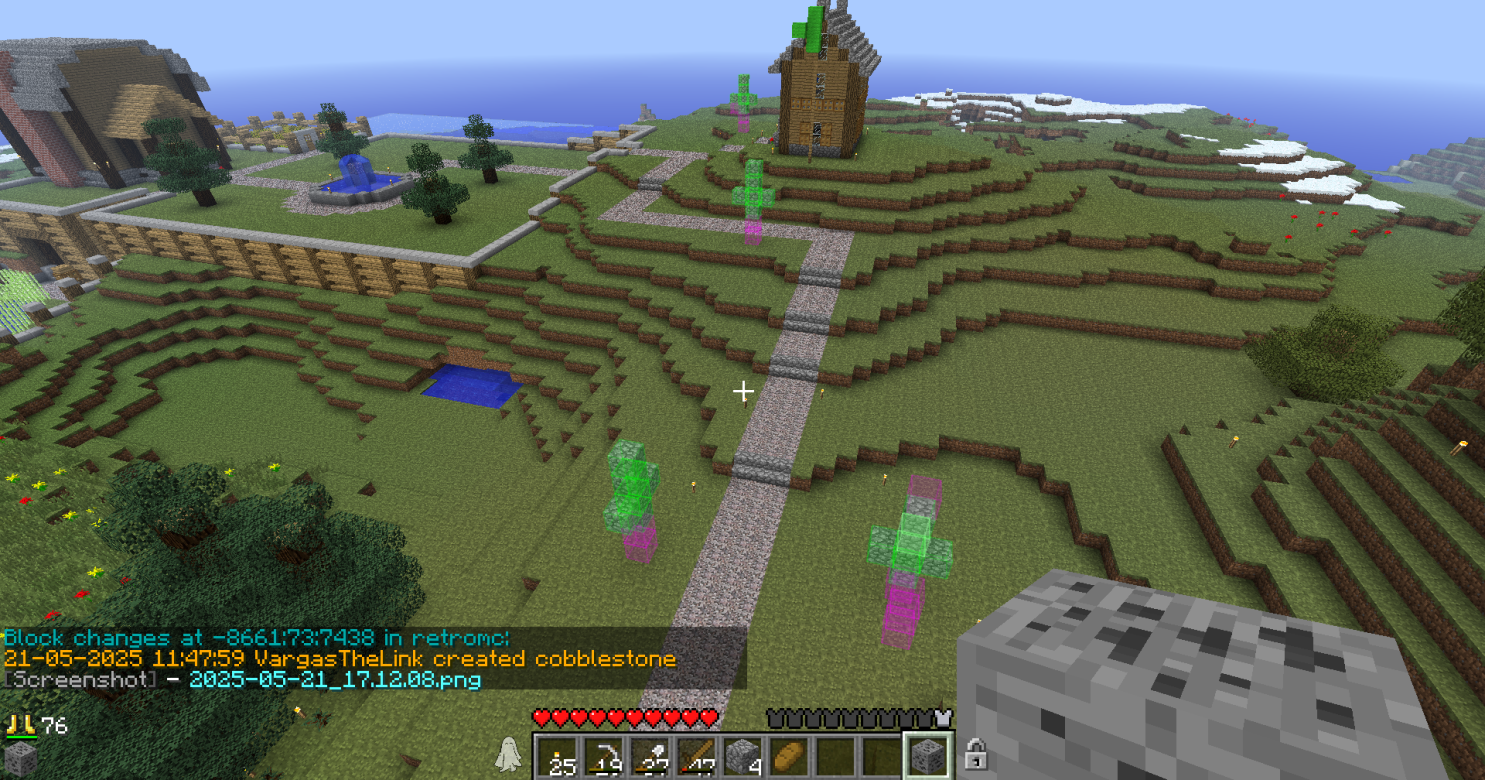Image resolution: width=1485 pixels, height=780 pixels.
Task: Select the highlighted gravel block slot
Action: (x=927, y=757)
